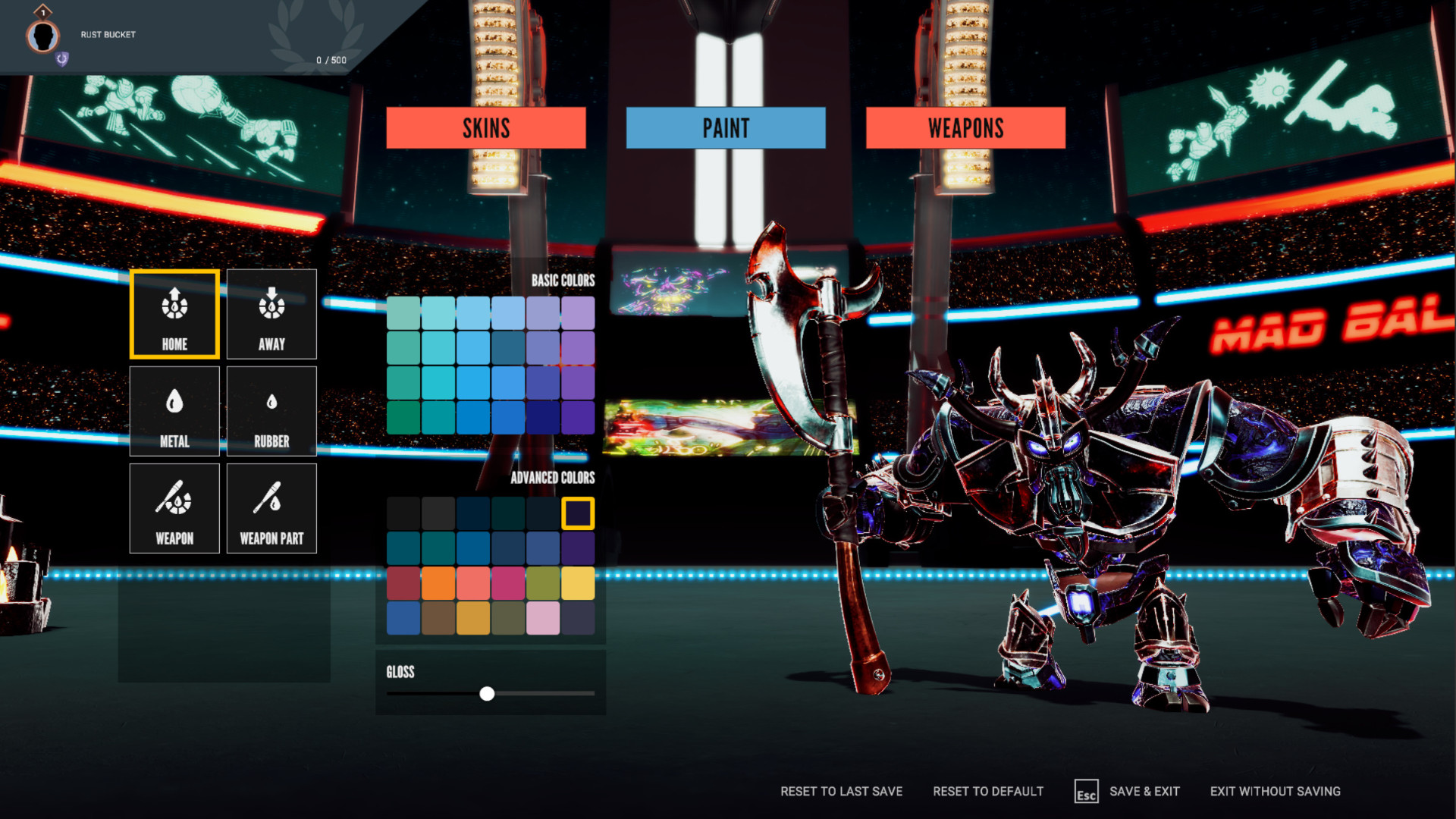The image size is (1456, 819).
Task: Click RESET TO DEFAULT
Action: pyautogui.click(x=988, y=791)
